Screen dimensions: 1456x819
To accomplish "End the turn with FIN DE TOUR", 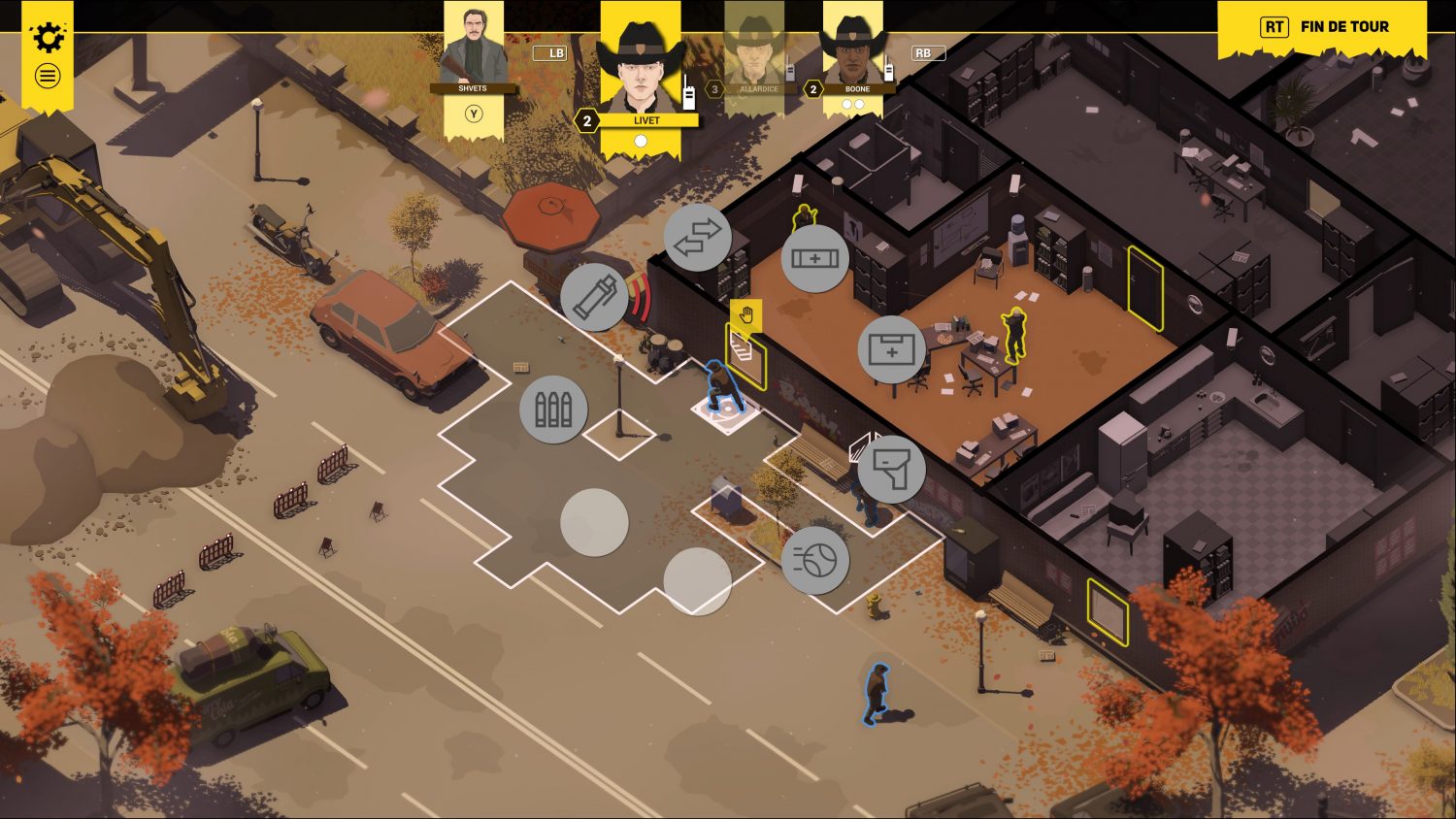I will click(1323, 27).
